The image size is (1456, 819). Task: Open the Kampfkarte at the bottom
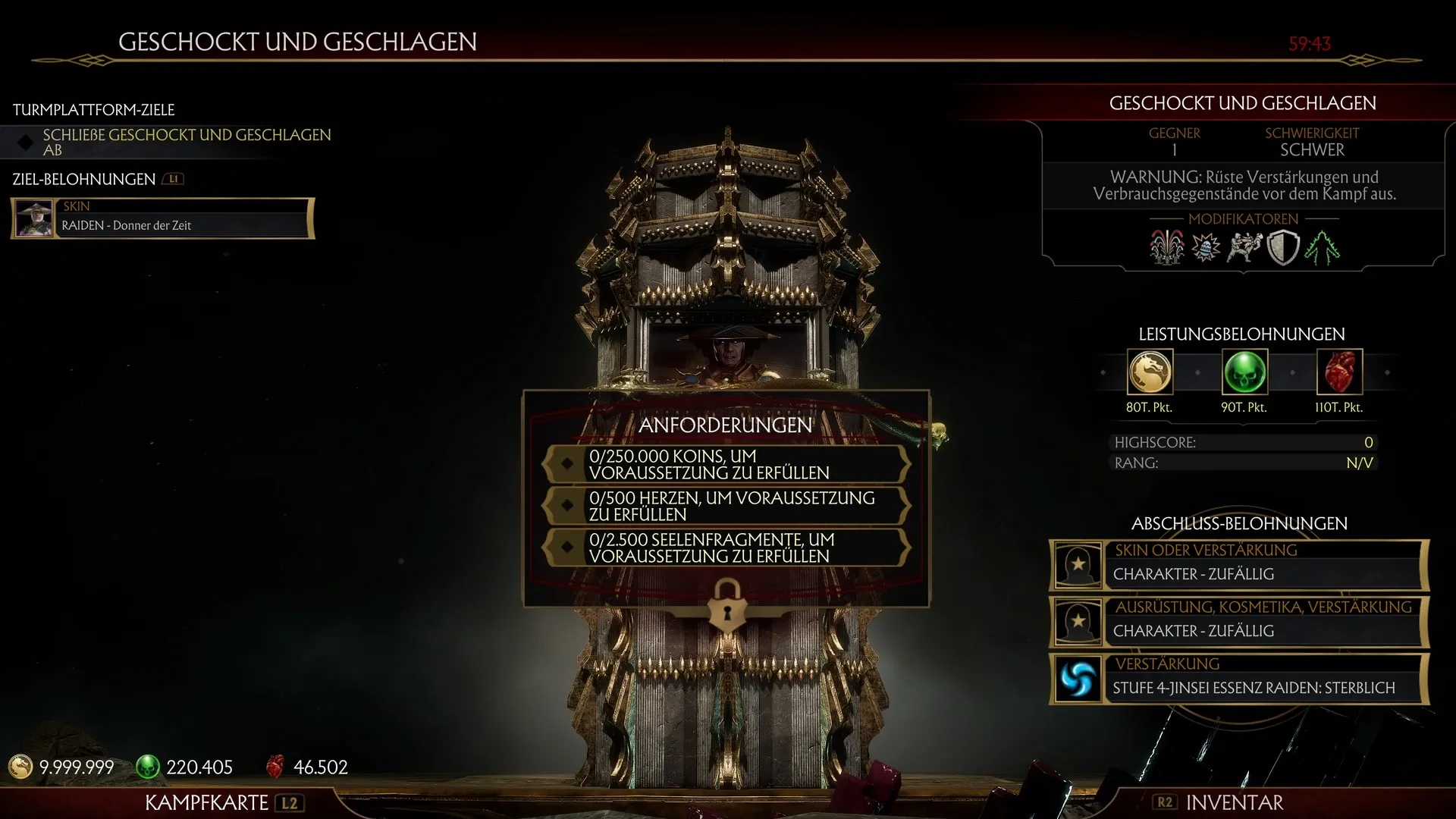click(x=221, y=802)
